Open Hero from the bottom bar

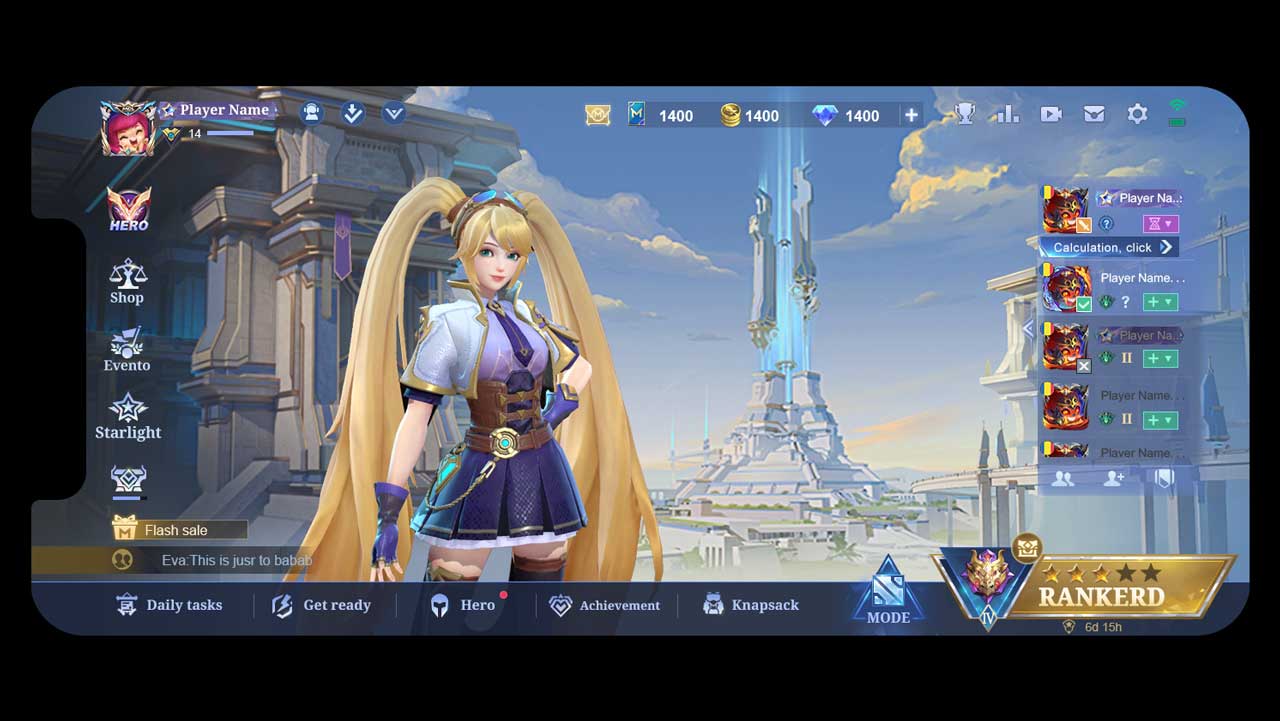pyautogui.click(x=463, y=605)
